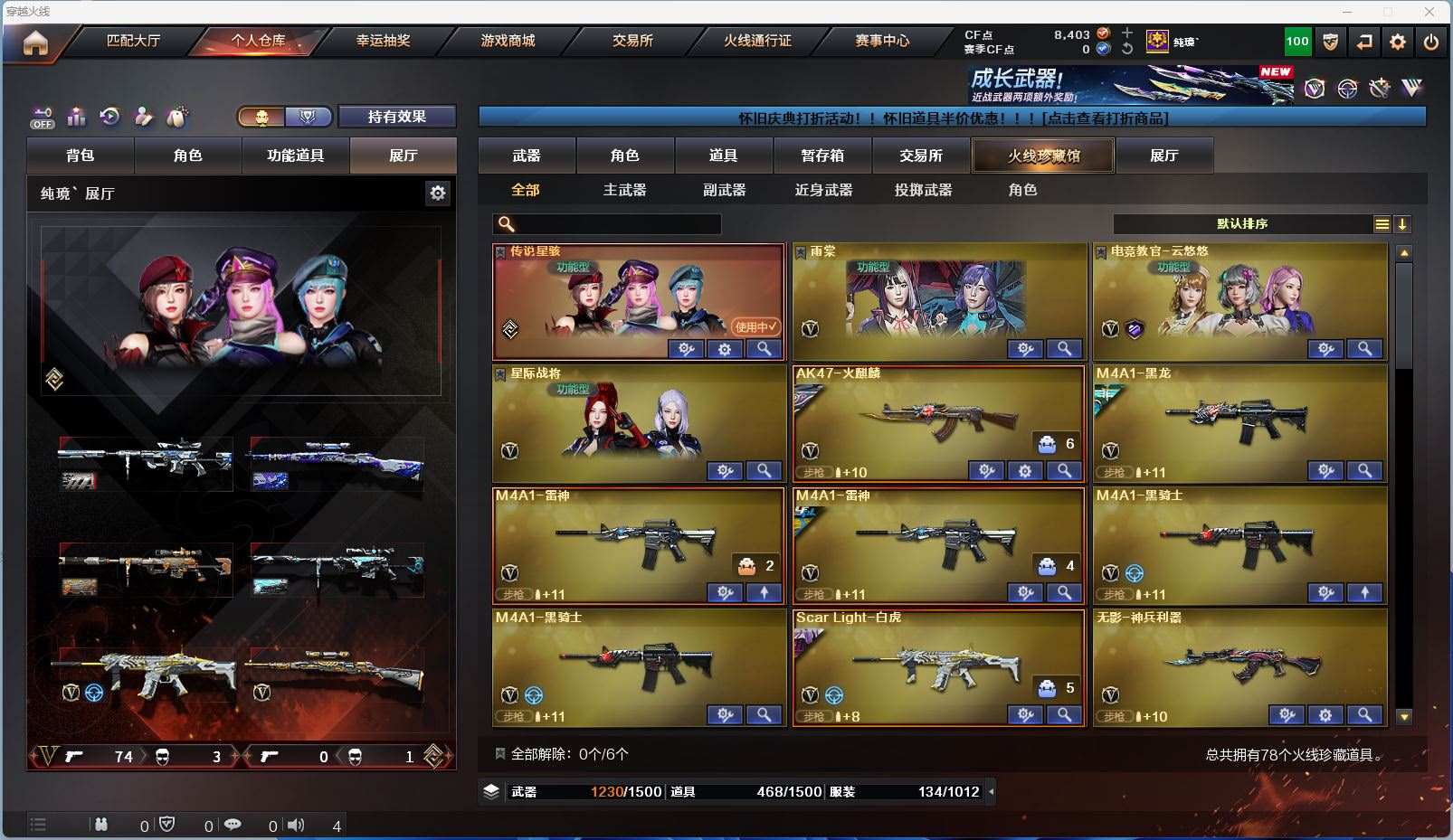The image size is (1453, 840).
Task: Click the 持有效果 button
Action: coord(396,117)
